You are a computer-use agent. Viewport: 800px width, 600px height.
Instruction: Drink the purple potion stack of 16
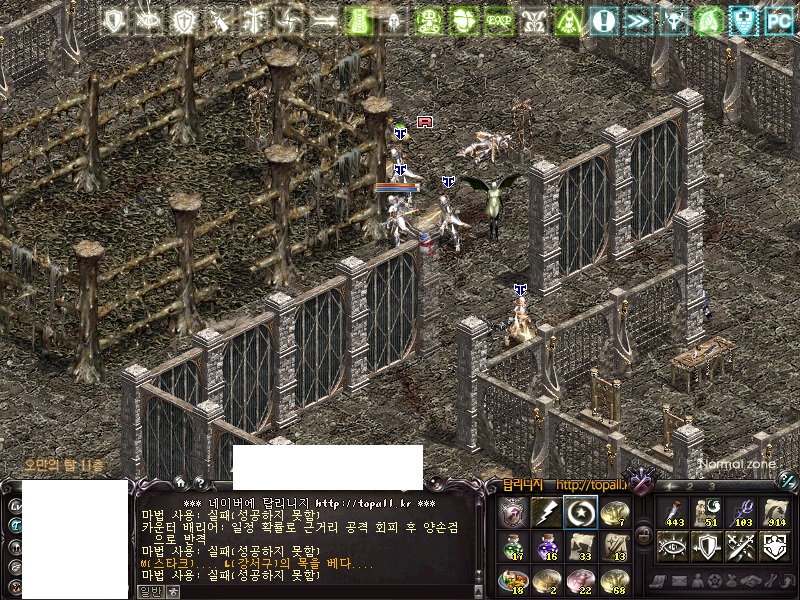coord(545,546)
